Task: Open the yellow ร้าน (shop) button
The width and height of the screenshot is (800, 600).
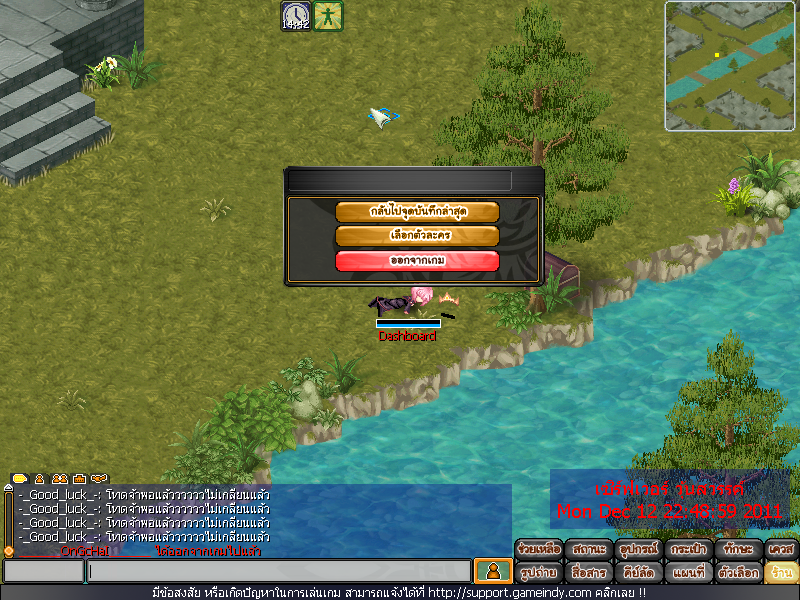Action: click(781, 573)
